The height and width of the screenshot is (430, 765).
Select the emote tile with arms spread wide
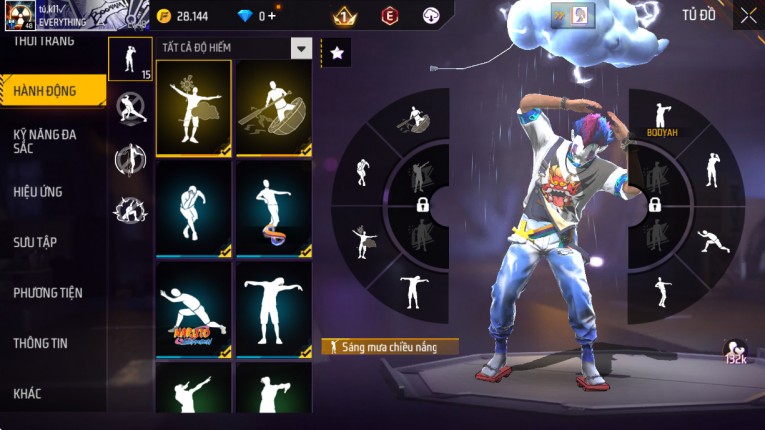click(x=274, y=309)
